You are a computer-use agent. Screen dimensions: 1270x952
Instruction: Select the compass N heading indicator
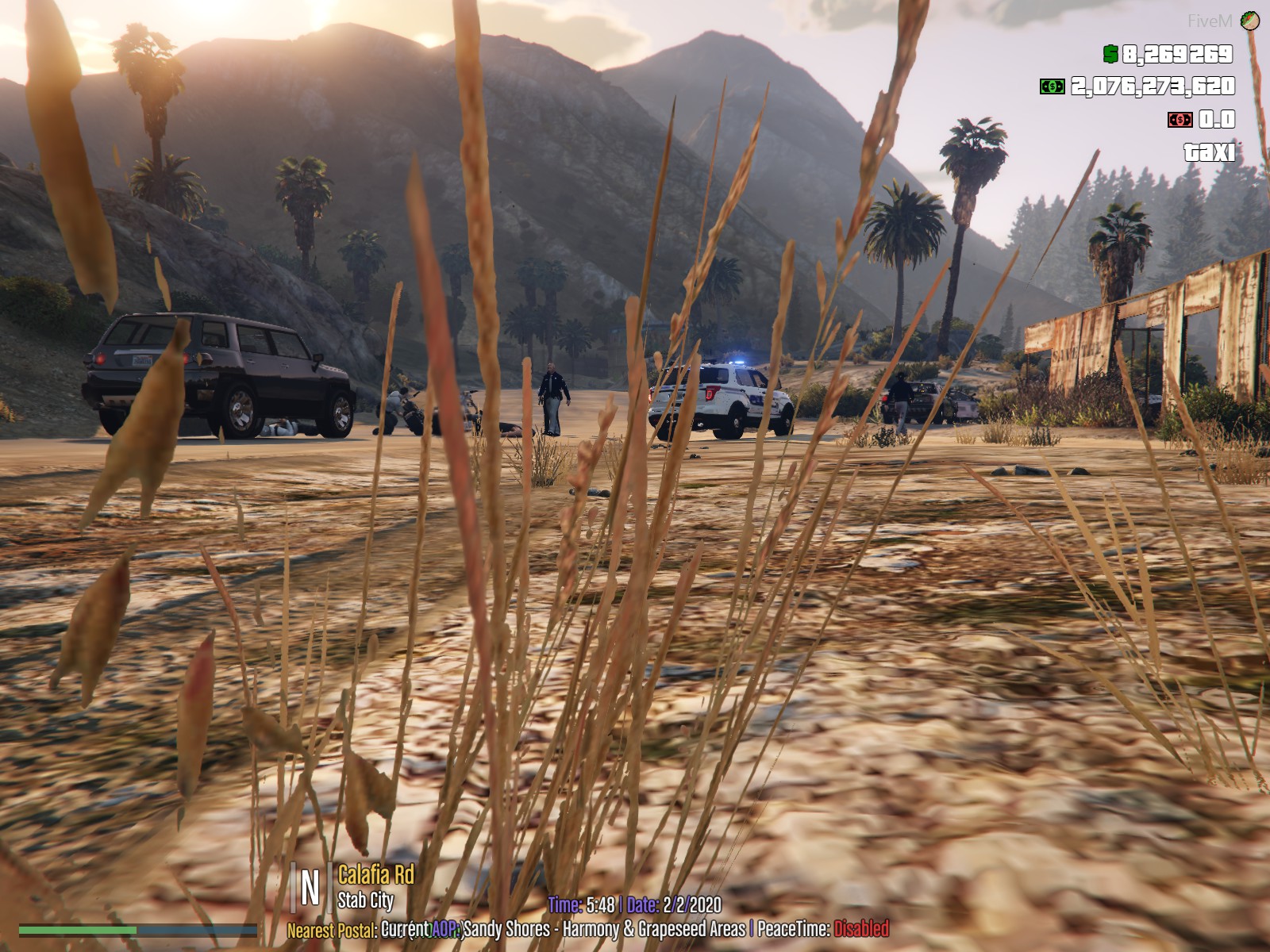pos(310,887)
